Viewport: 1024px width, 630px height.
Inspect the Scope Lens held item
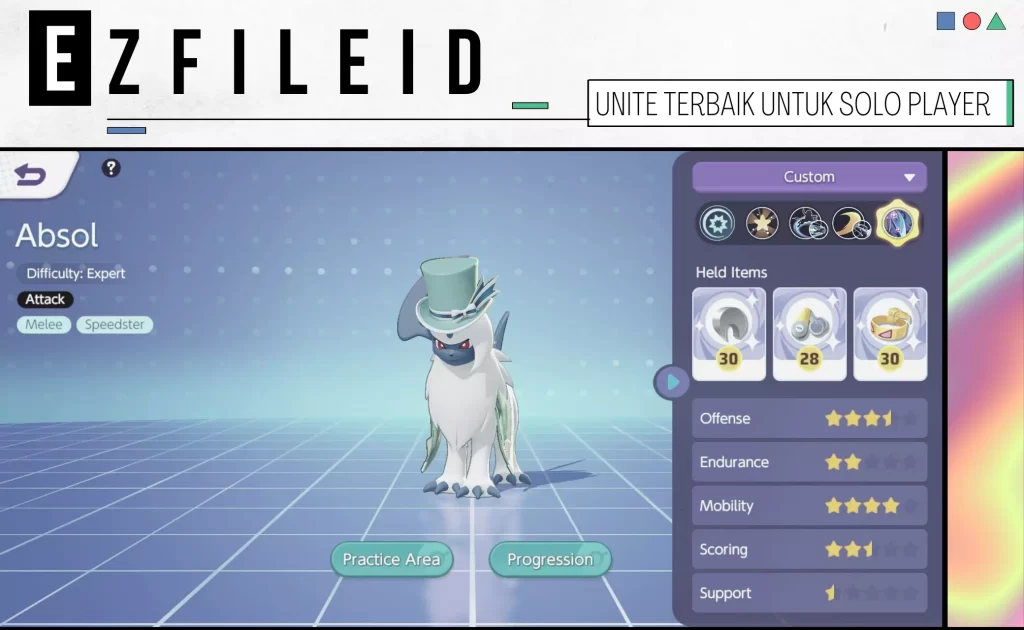coord(809,334)
